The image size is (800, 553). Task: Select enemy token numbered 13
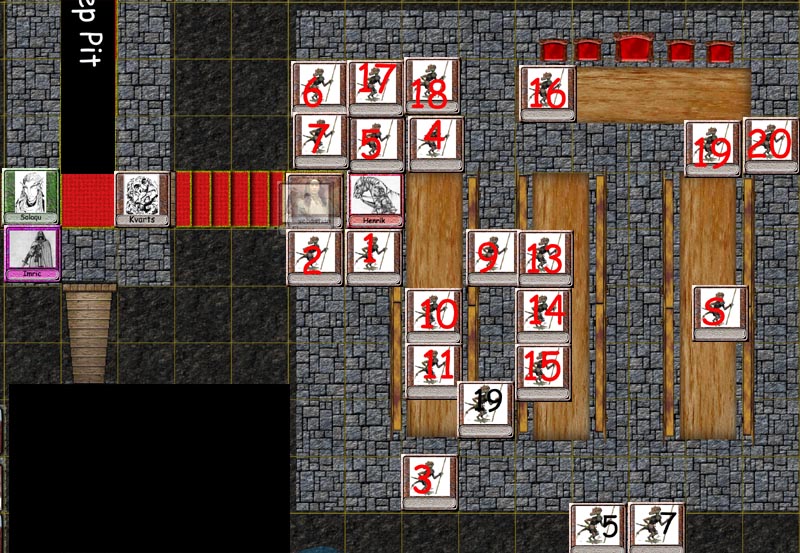point(544,257)
